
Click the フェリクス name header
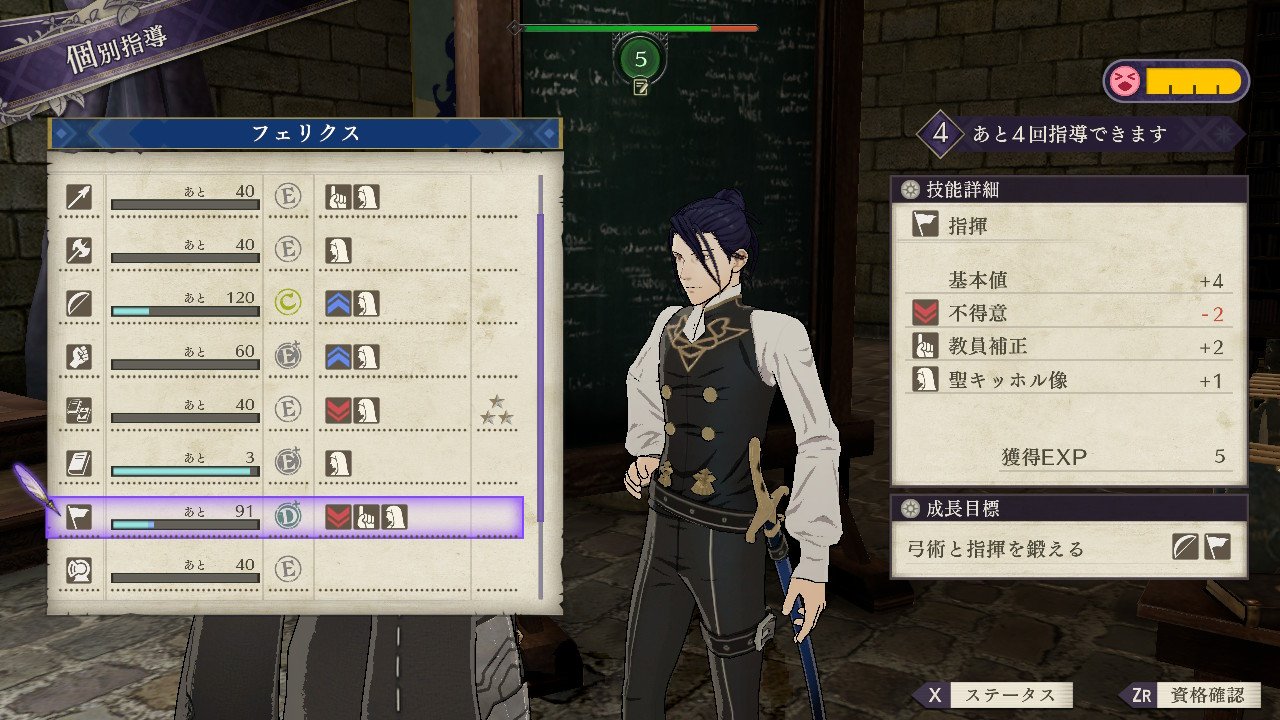click(x=304, y=133)
